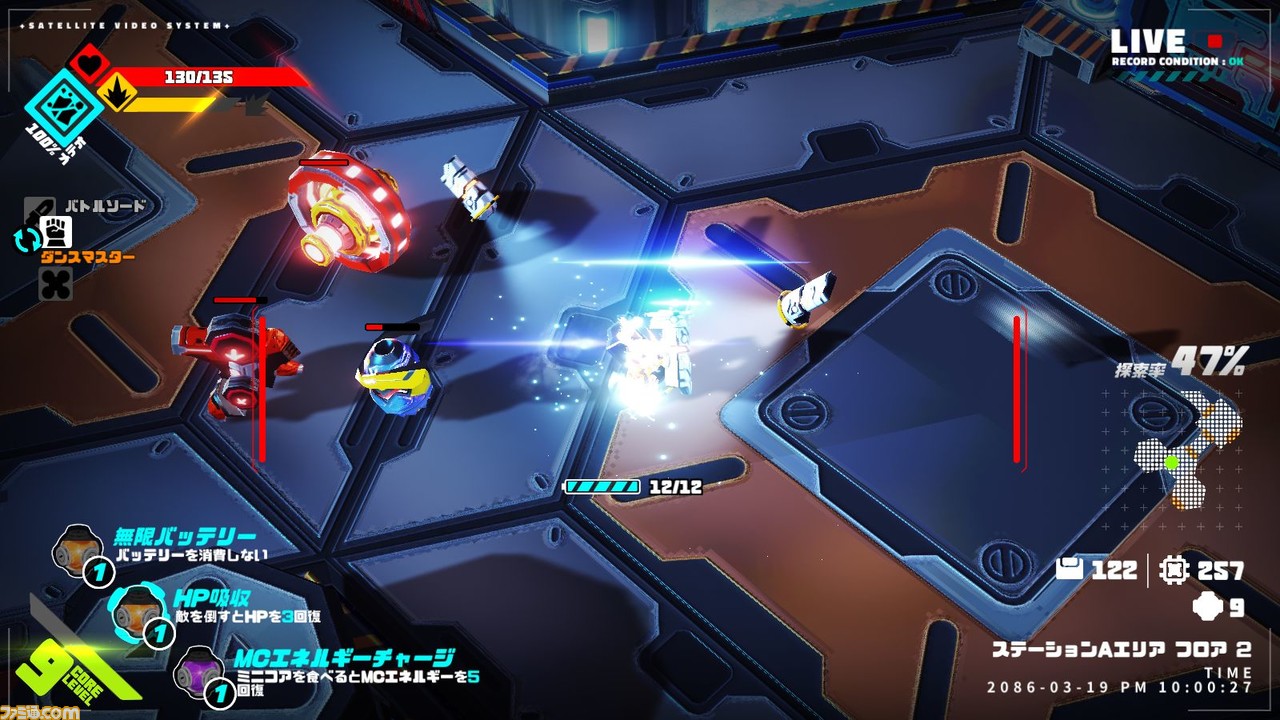Click the gear parts counter icon
The image size is (1280, 720).
[x=1173, y=570]
